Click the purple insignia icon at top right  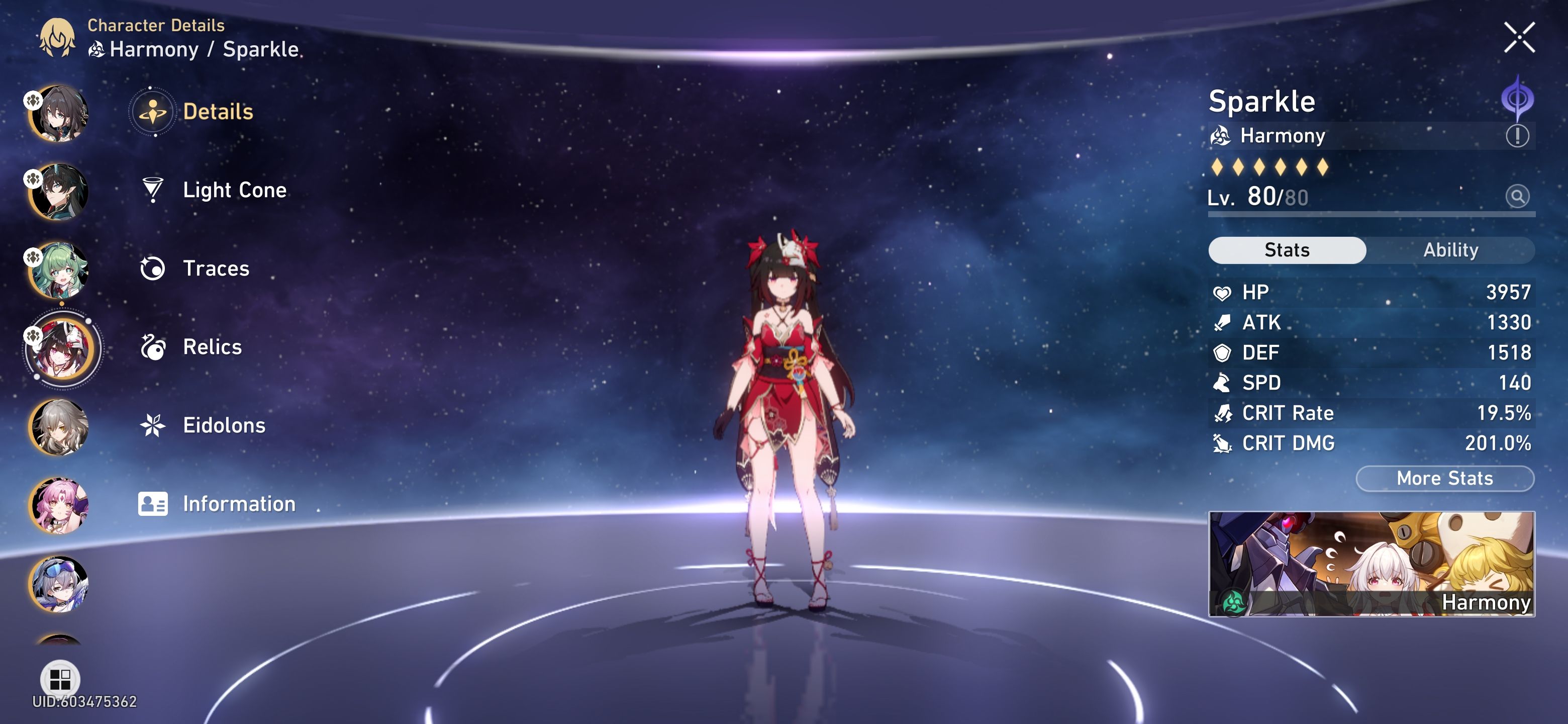coord(1520,98)
